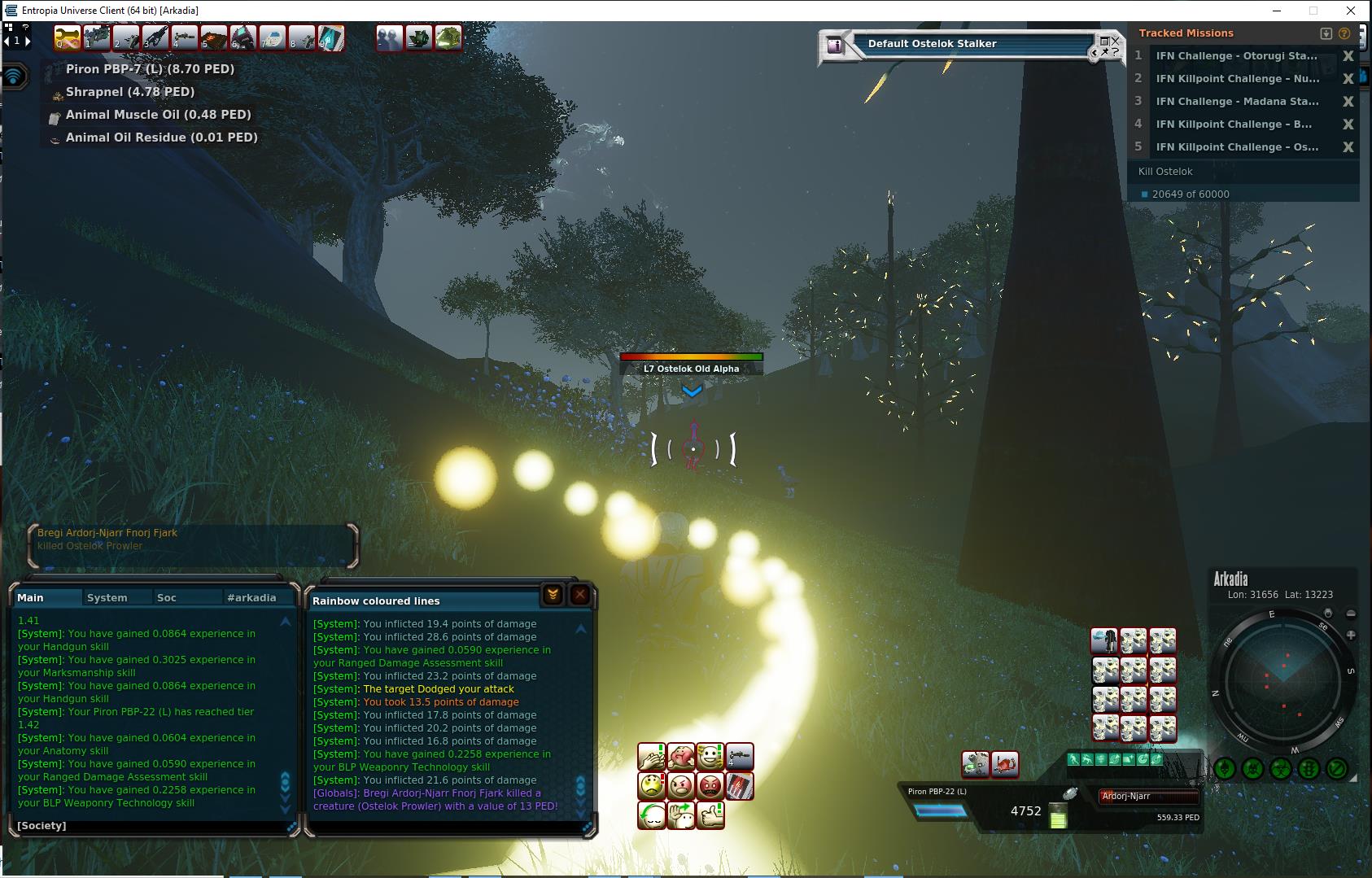Open the Soc chat tab
This screenshot has height=878, width=1372.
point(166,597)
